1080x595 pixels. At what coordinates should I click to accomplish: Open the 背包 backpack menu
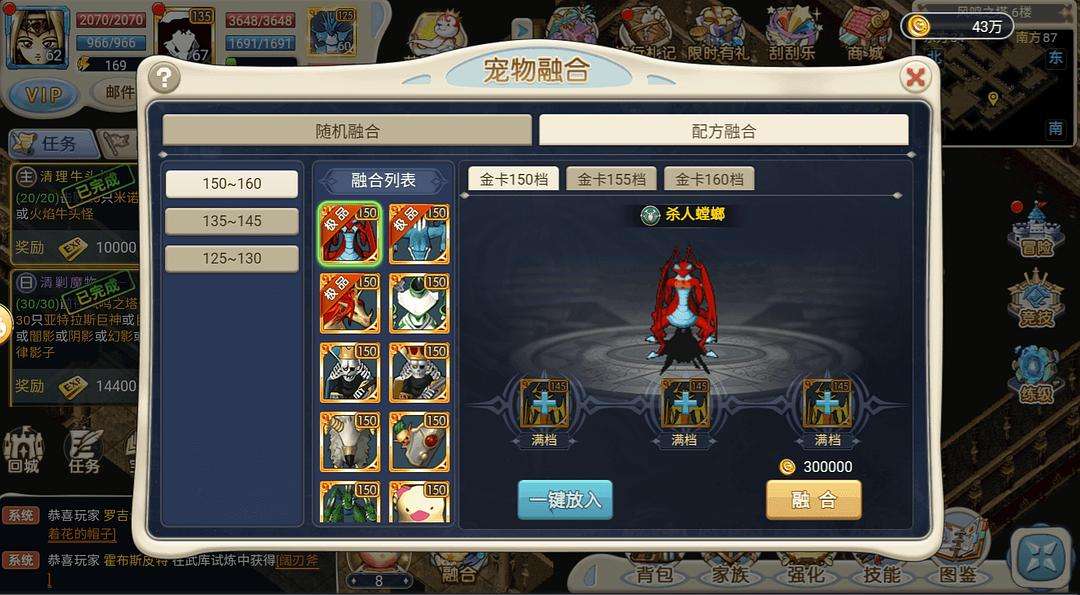[660, 573]
